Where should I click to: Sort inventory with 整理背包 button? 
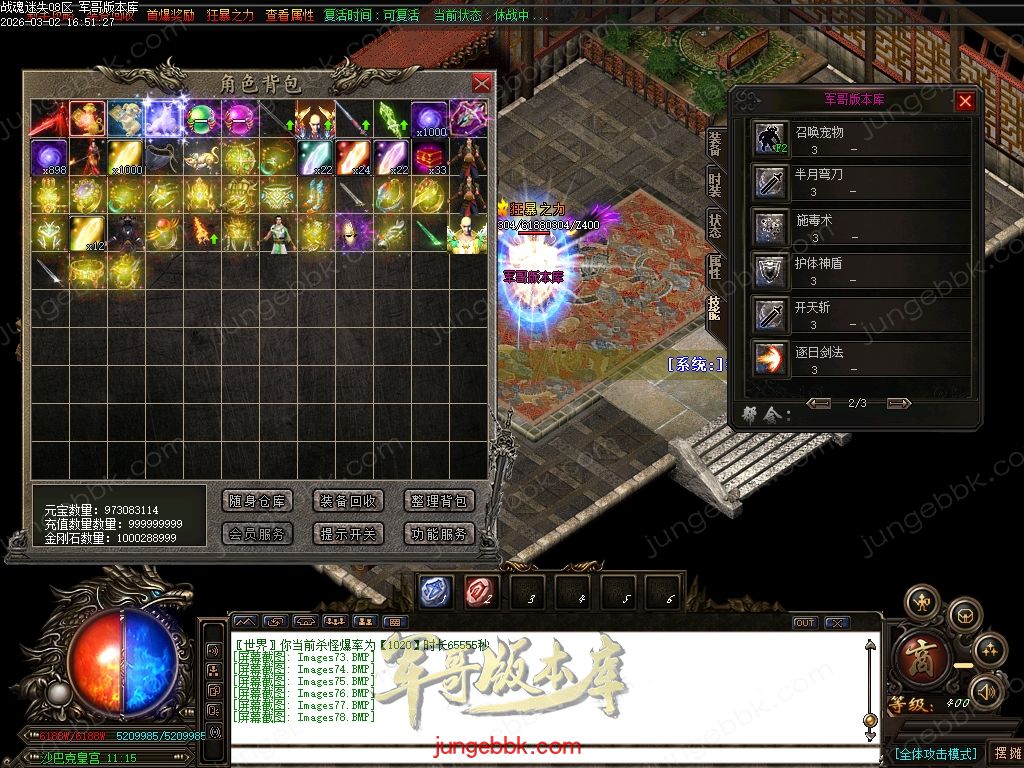coord(439,501)
